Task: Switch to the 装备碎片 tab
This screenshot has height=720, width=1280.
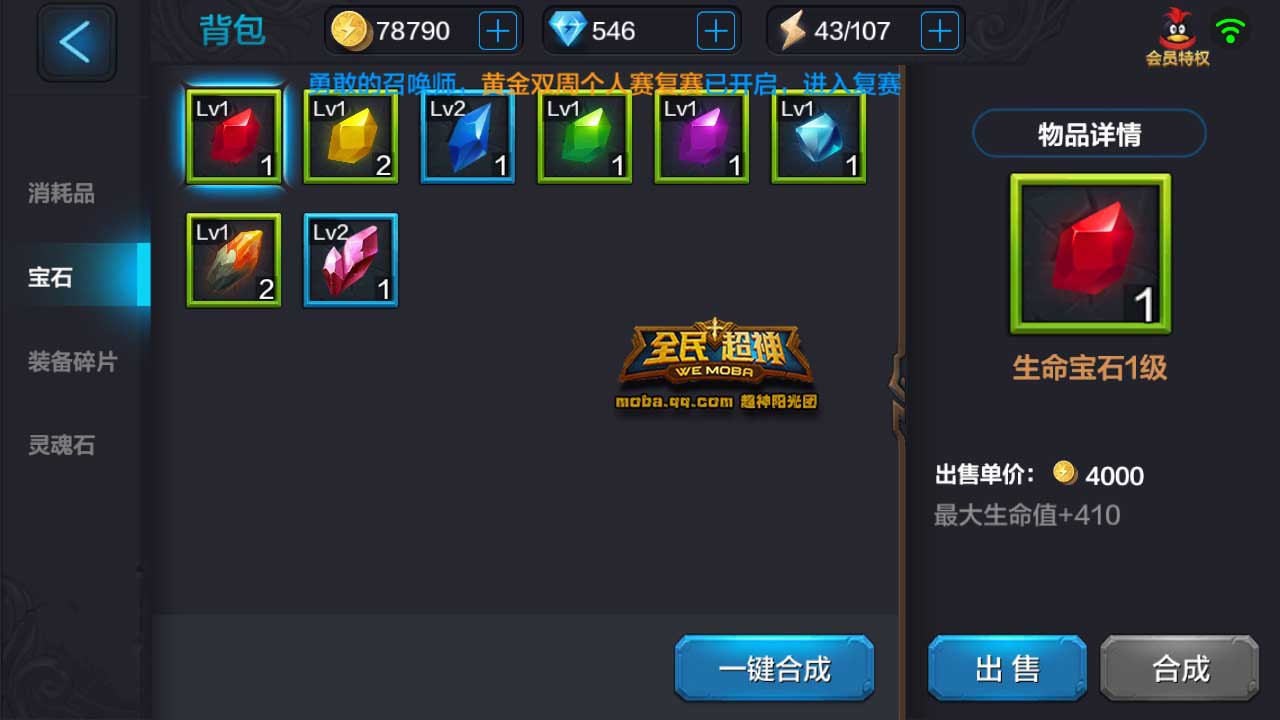Action: pyautogui.click(x=70, y=362)
